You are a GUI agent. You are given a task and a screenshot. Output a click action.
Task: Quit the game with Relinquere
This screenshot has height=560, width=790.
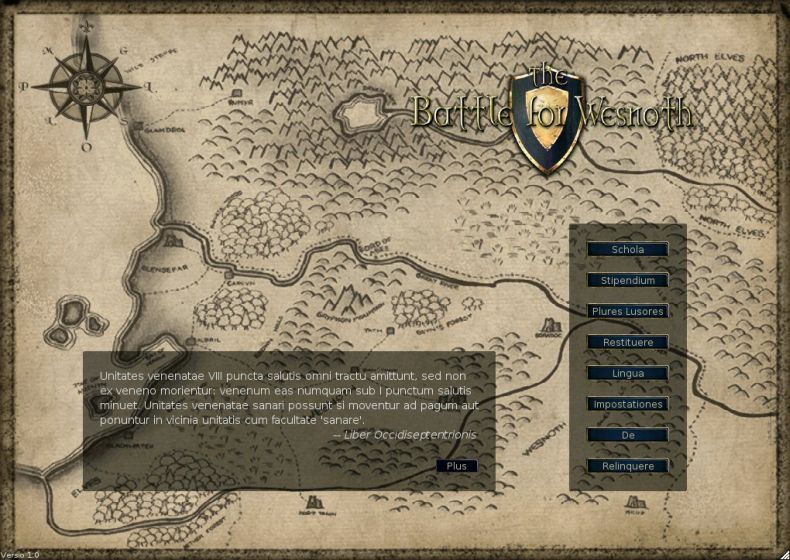pos(627,466)
